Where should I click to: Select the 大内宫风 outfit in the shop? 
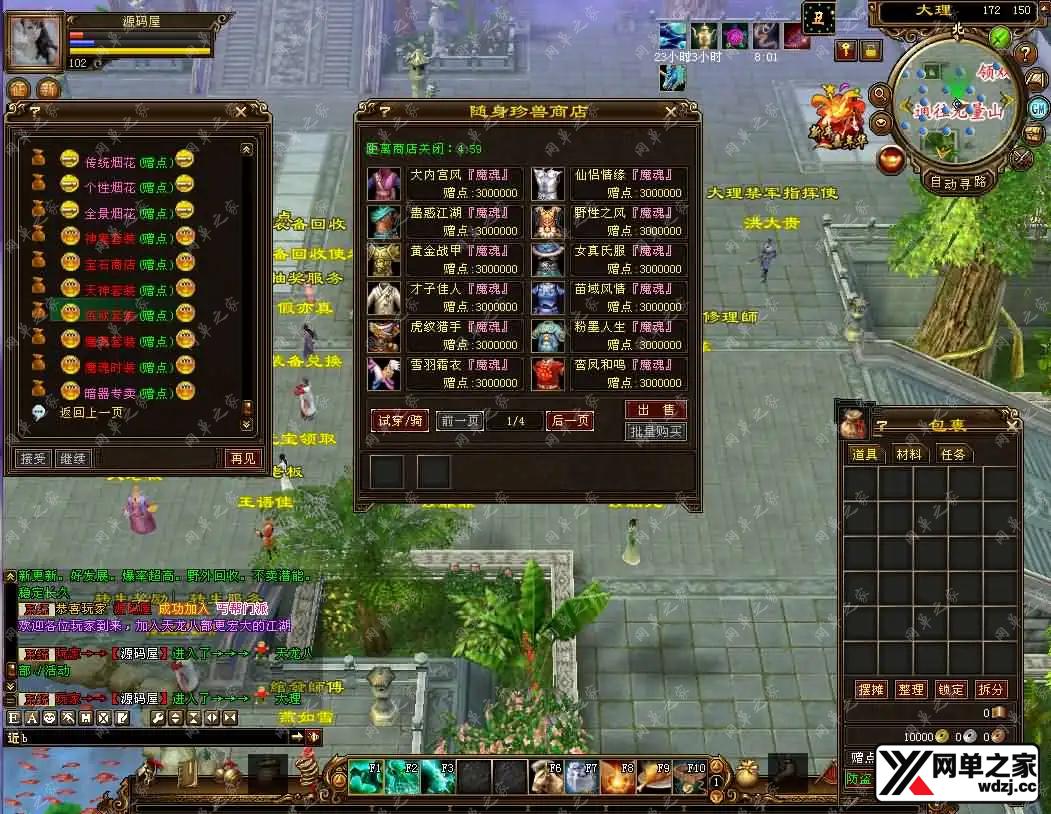[445, 184]
